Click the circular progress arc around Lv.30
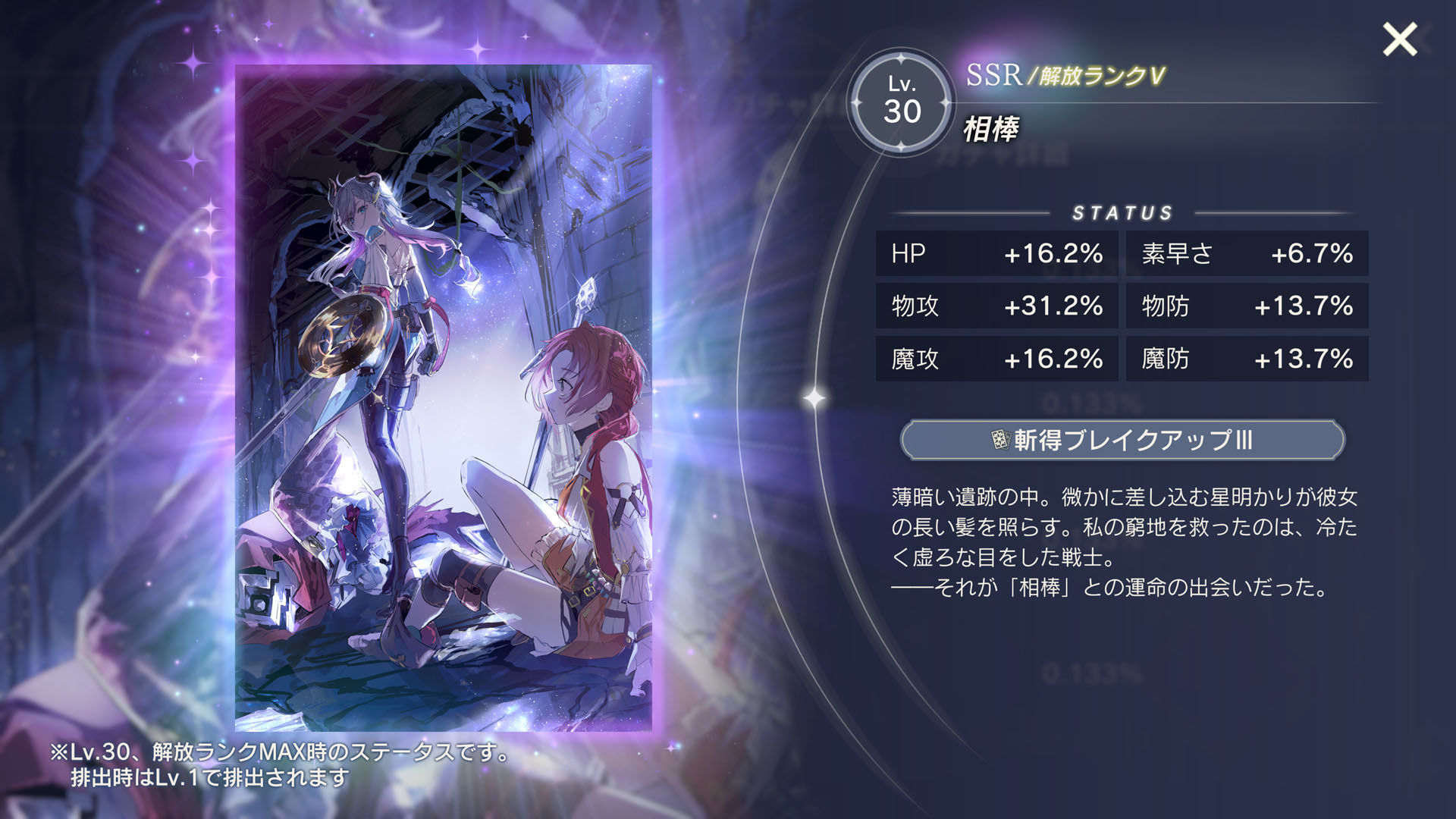Screen dimensions: 1456x819 pos(903,55)
